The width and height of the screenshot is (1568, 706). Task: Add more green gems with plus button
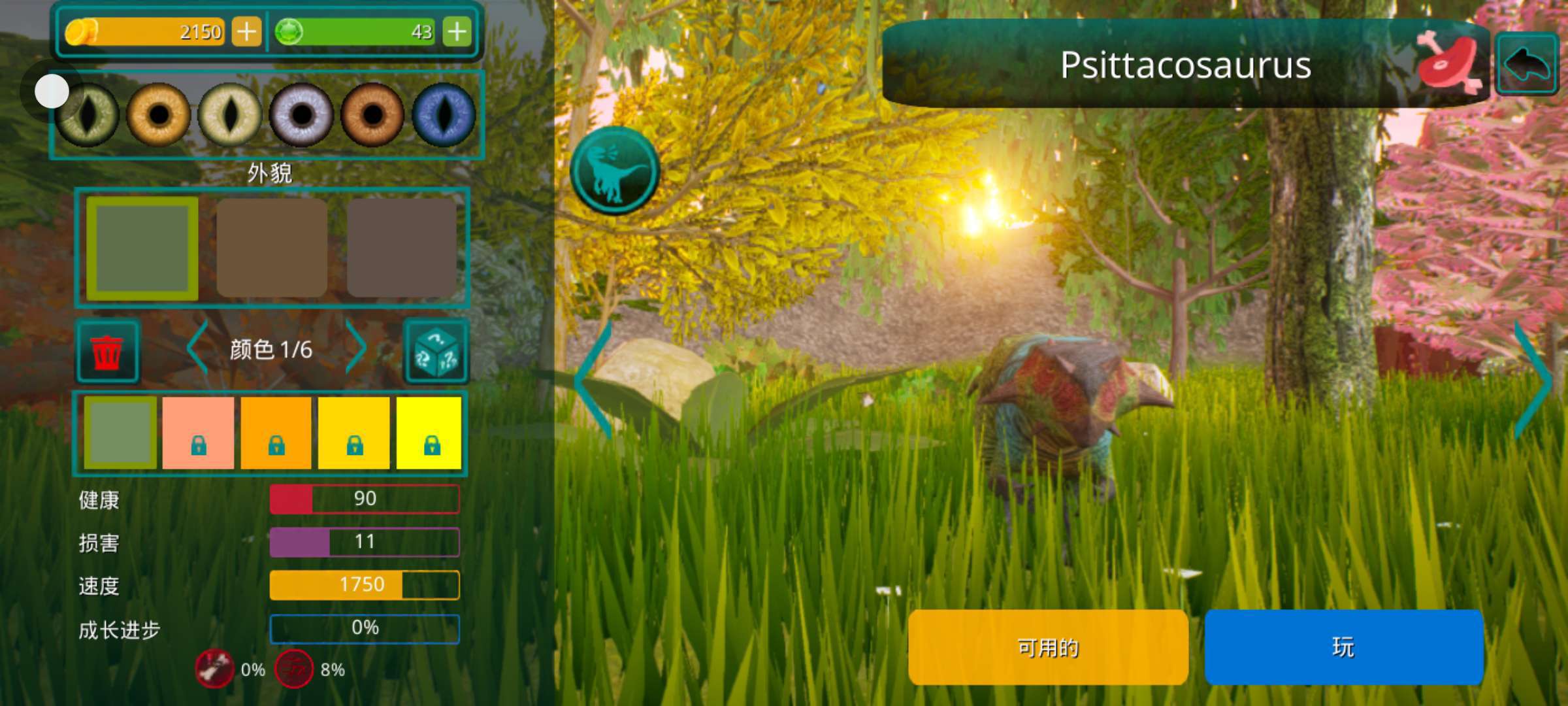tap(457, 31)
